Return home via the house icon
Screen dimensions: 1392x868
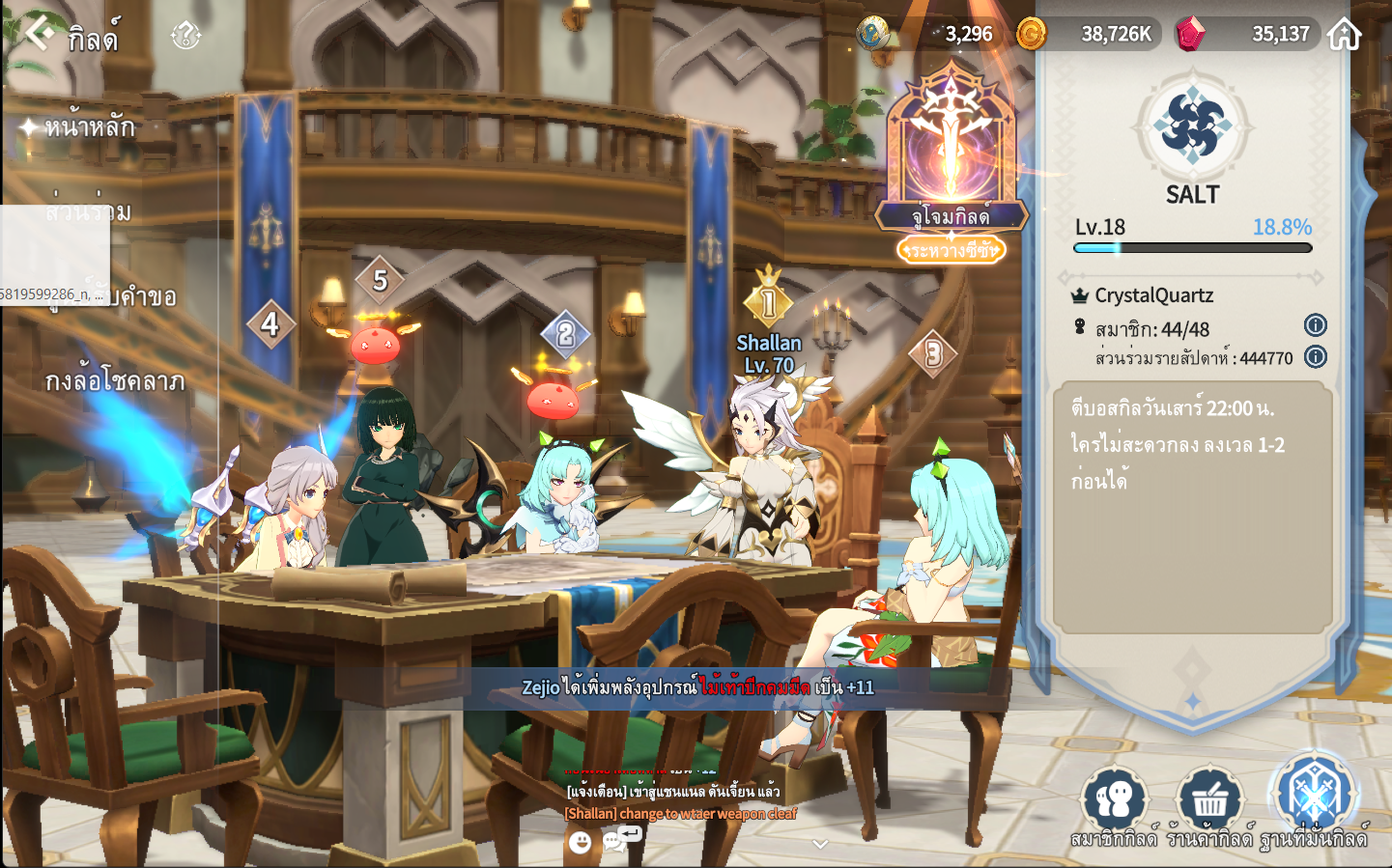[x=1344, y=34]
